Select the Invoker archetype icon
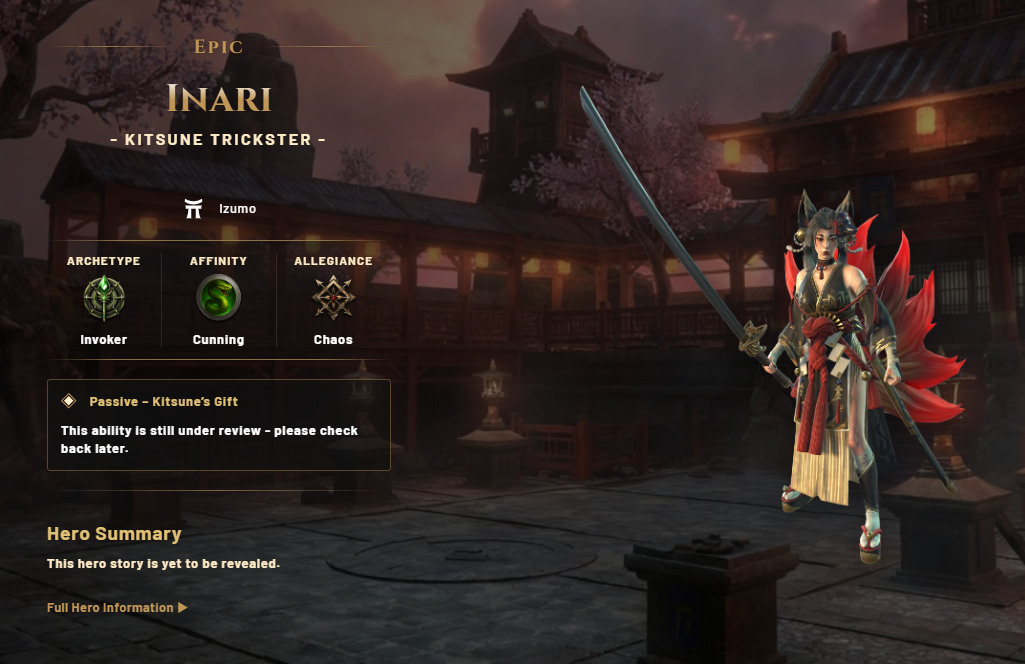Image resolution: width=1025 pixels, height=664 pixels. (x=104, y=297)
